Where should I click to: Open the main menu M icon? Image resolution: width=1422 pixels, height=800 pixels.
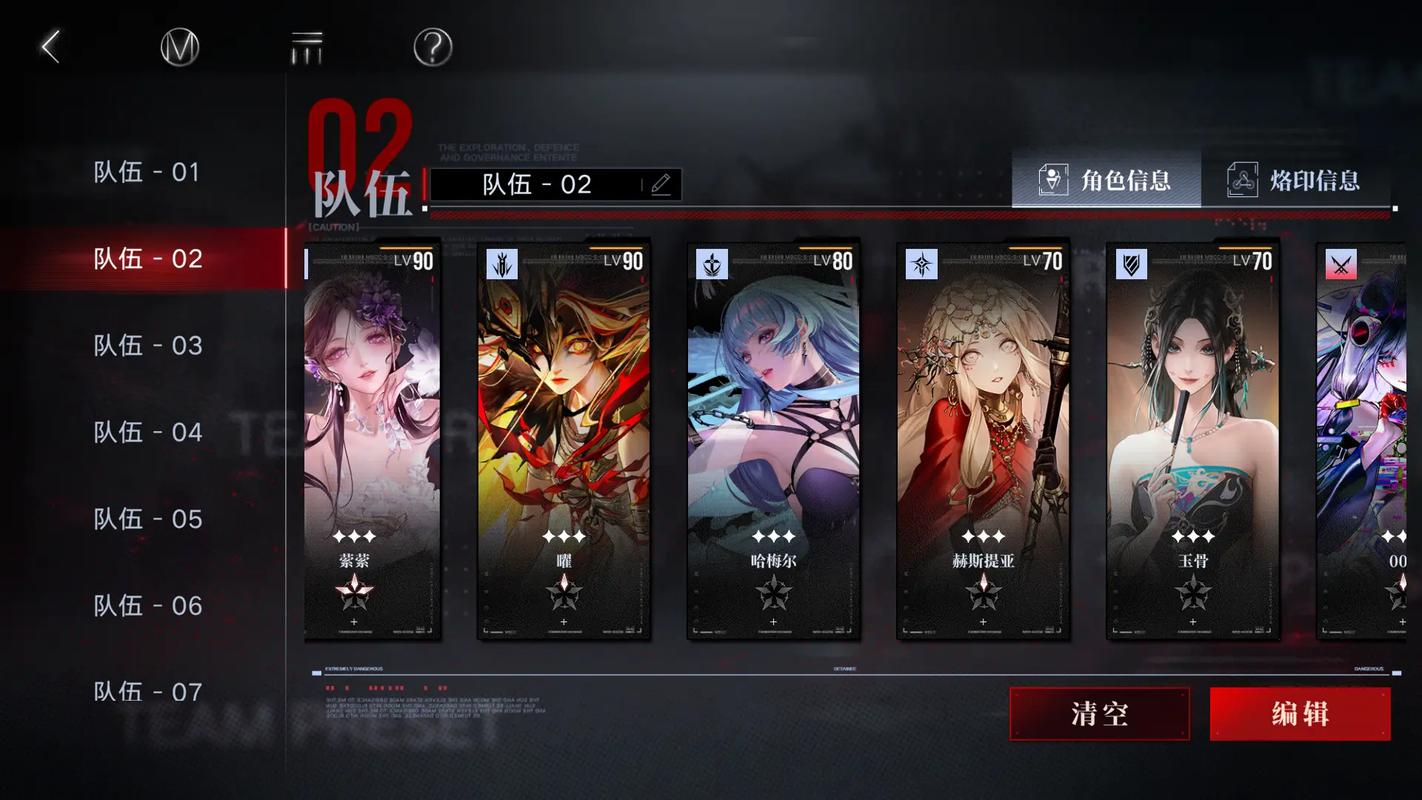180,46
